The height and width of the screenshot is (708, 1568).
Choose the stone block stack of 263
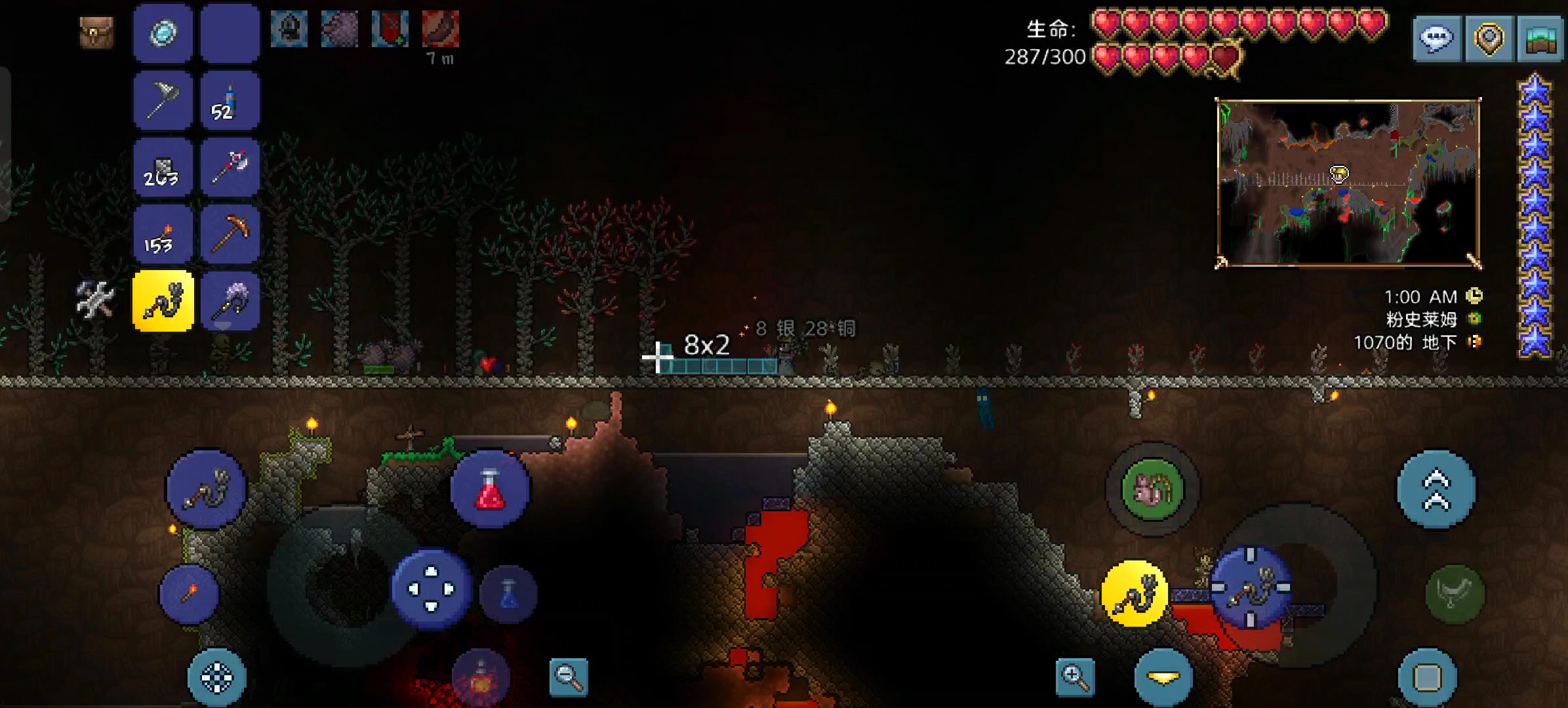163,168
